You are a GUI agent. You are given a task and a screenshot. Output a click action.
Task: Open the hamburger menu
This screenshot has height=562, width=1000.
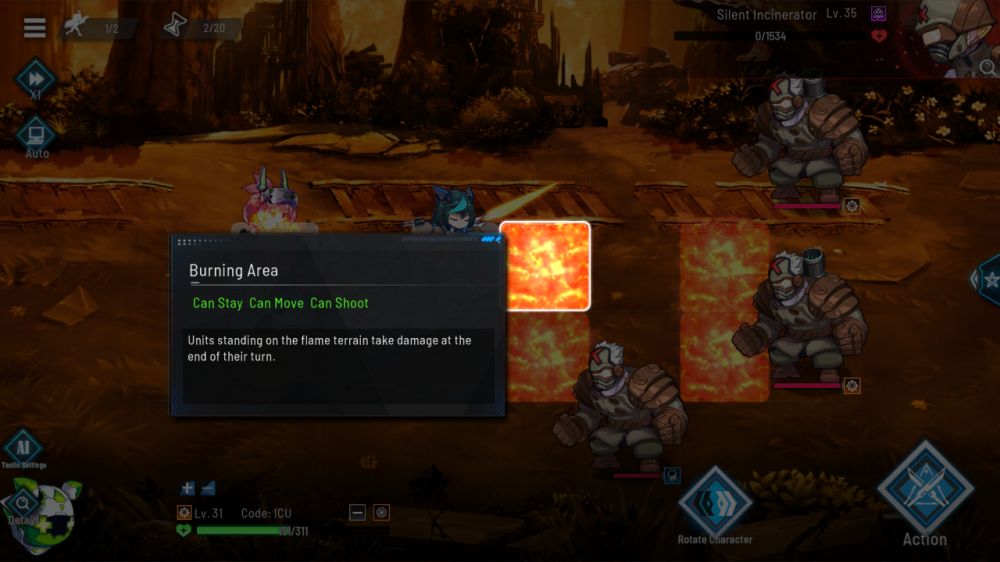pos(35,28)
